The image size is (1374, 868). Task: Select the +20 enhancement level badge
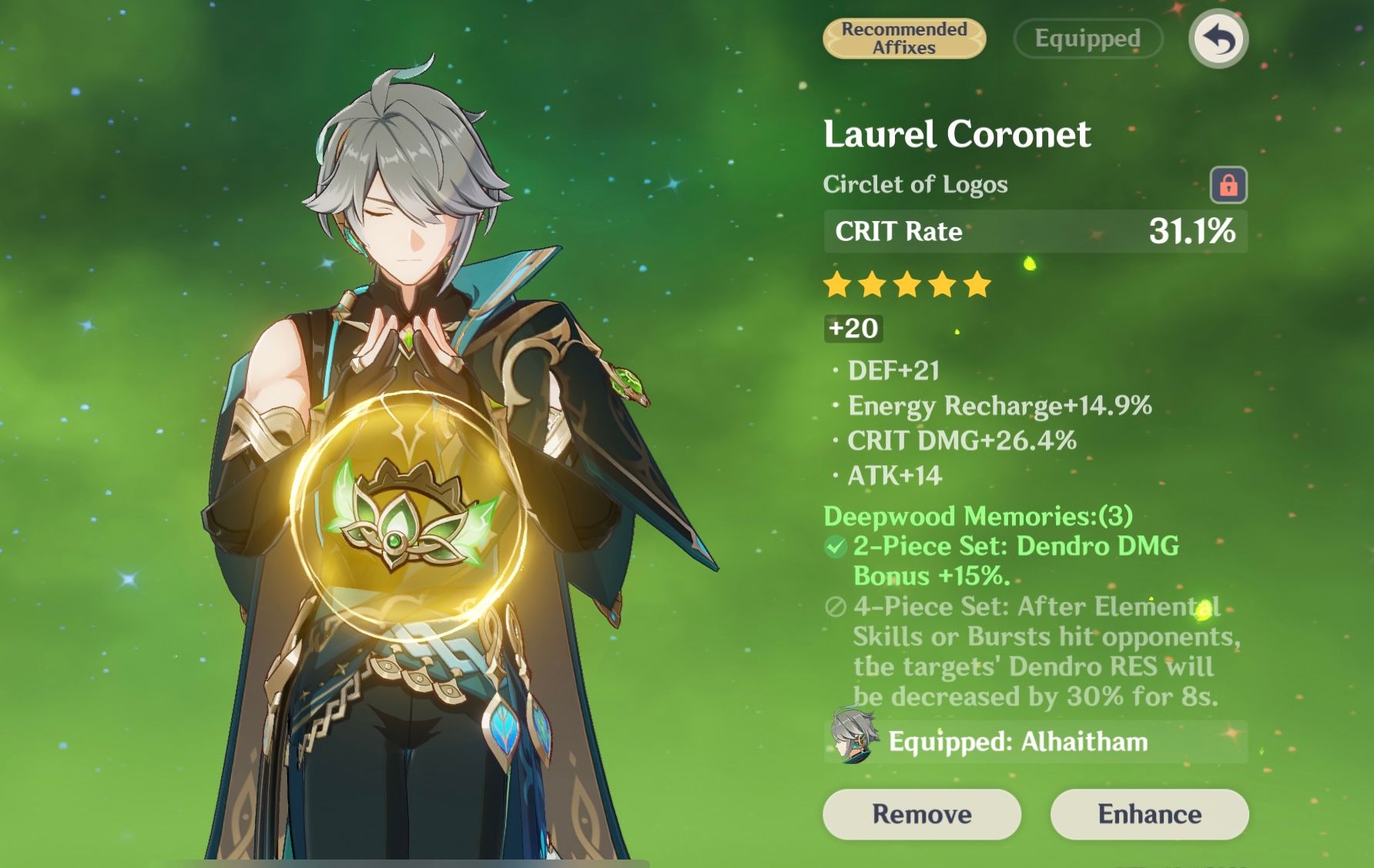click(x=852, y=330)
